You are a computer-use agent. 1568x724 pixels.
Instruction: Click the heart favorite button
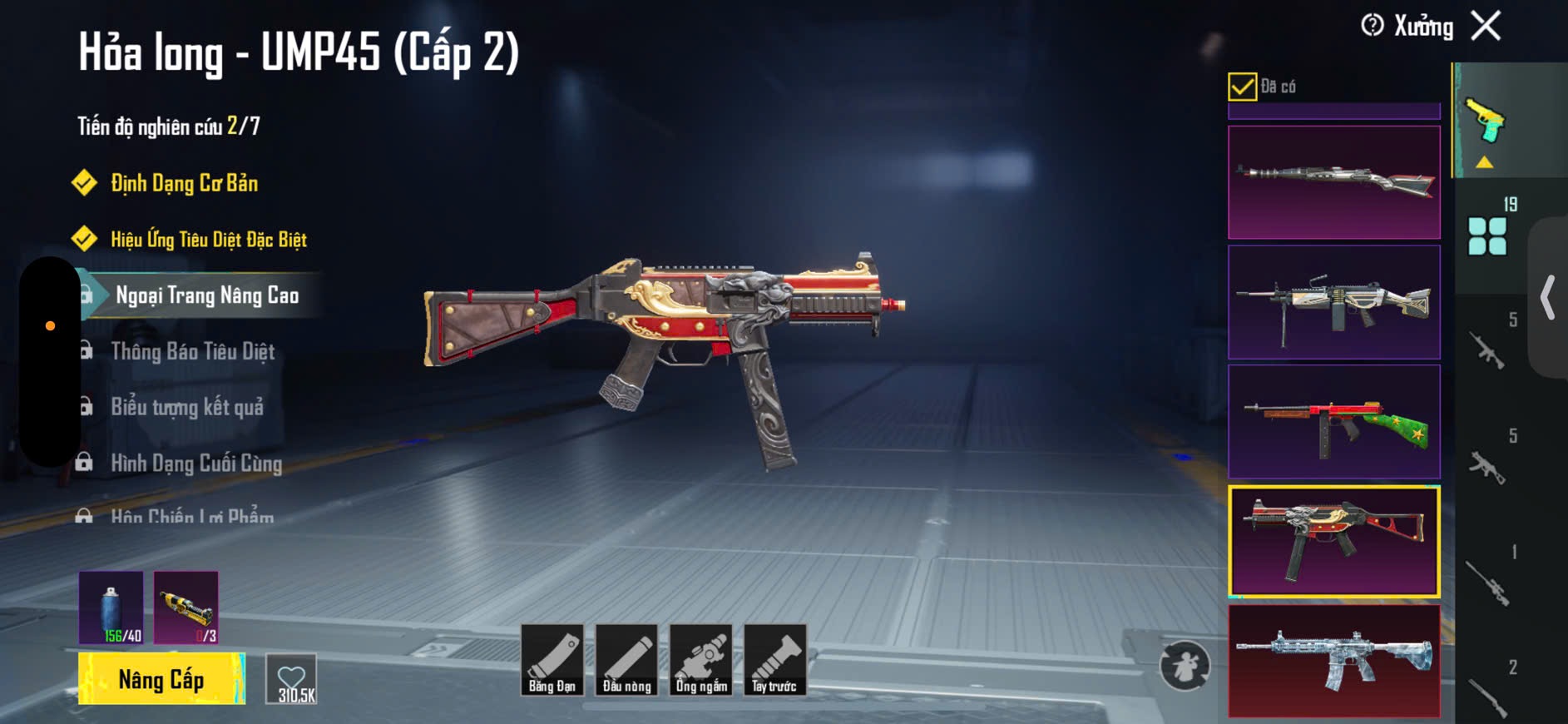click(292, 679)
